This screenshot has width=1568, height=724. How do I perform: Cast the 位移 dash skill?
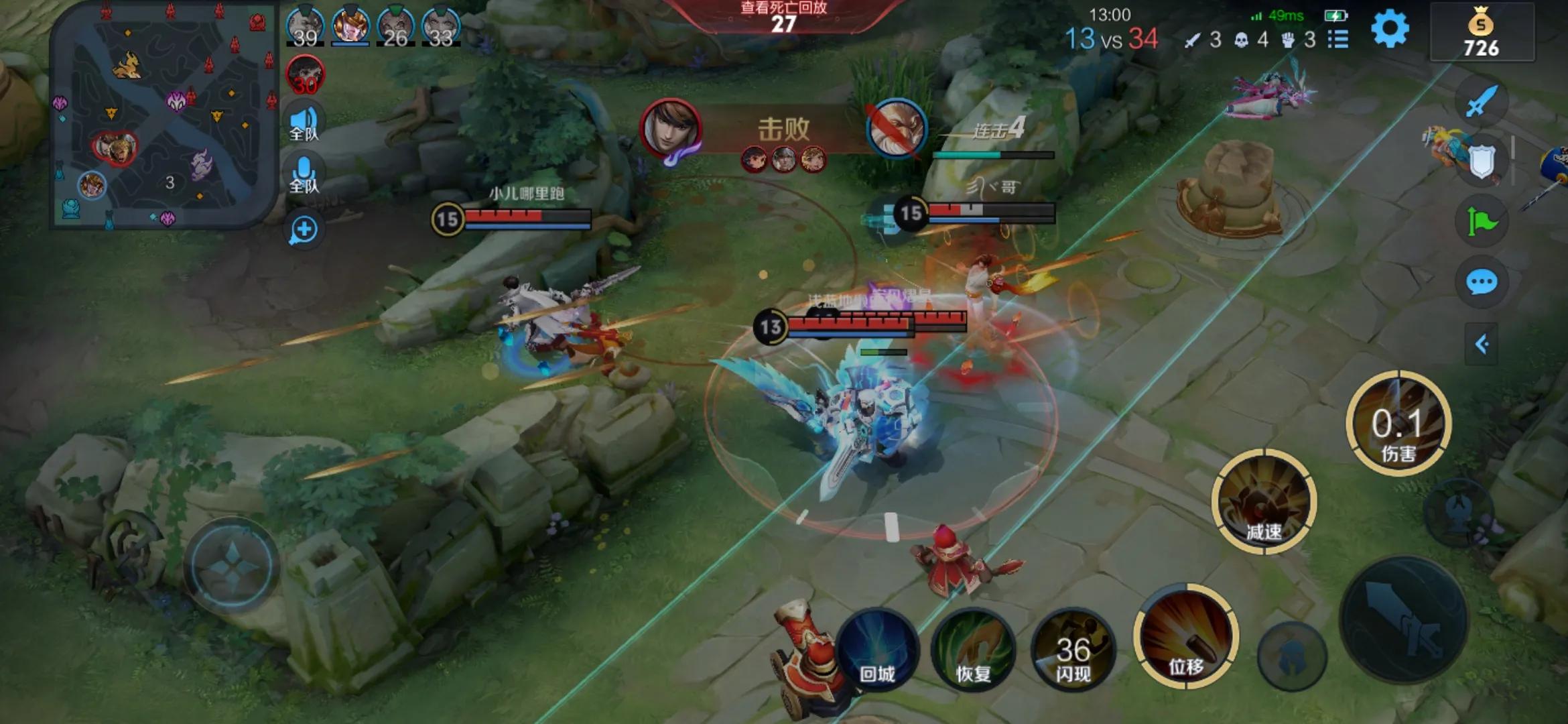[1186, 637]
